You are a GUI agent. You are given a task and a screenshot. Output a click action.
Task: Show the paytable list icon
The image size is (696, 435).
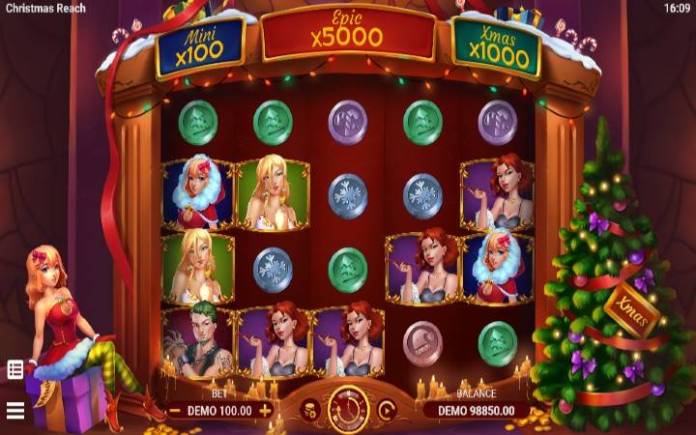[15, 369]
